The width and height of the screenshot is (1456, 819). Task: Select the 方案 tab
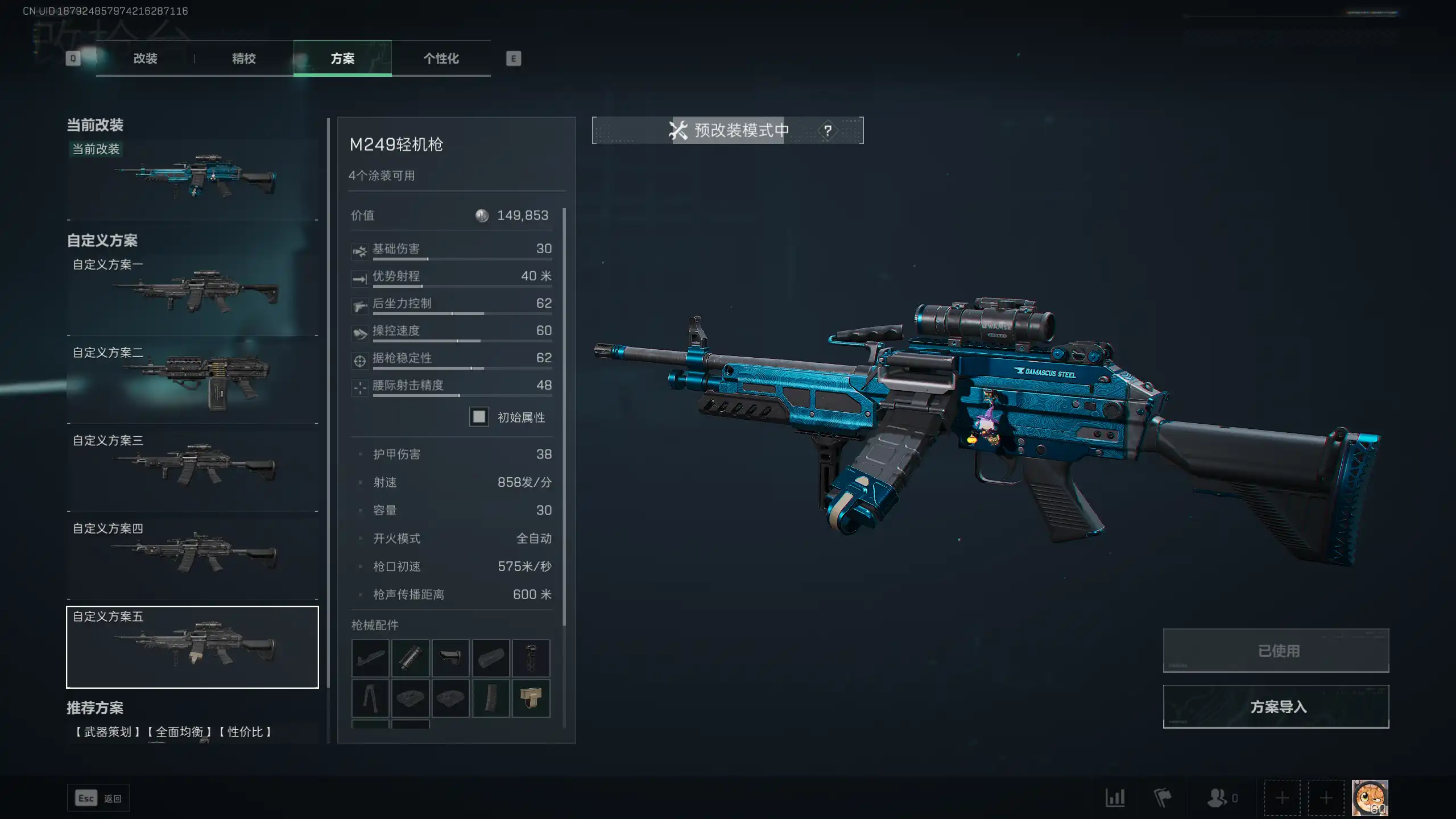coord(342,59)
